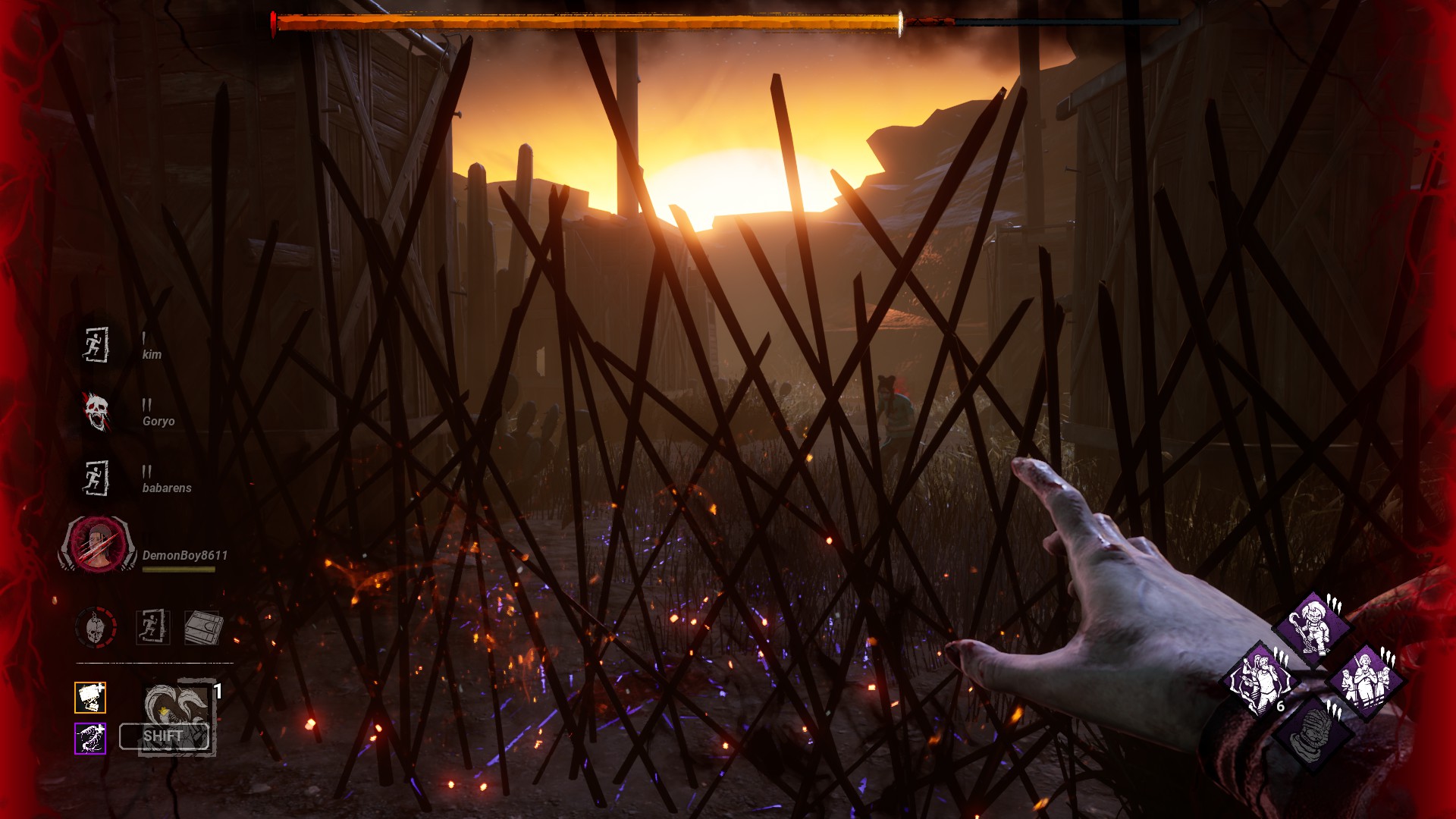Select the orange-bordered add-on icon
Image resolution: width=1456 pixels, height=819 pixels.
pos(90,698)
